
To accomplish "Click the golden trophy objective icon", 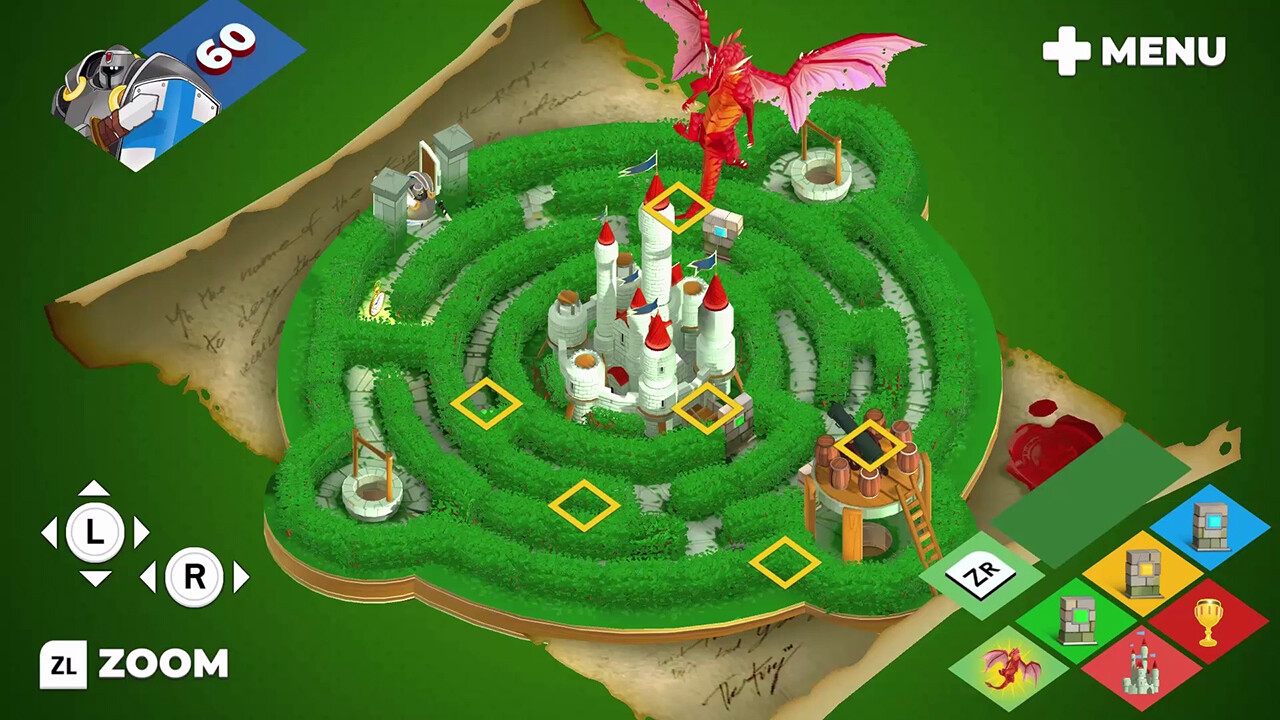I will click(x=1207, y=618).
